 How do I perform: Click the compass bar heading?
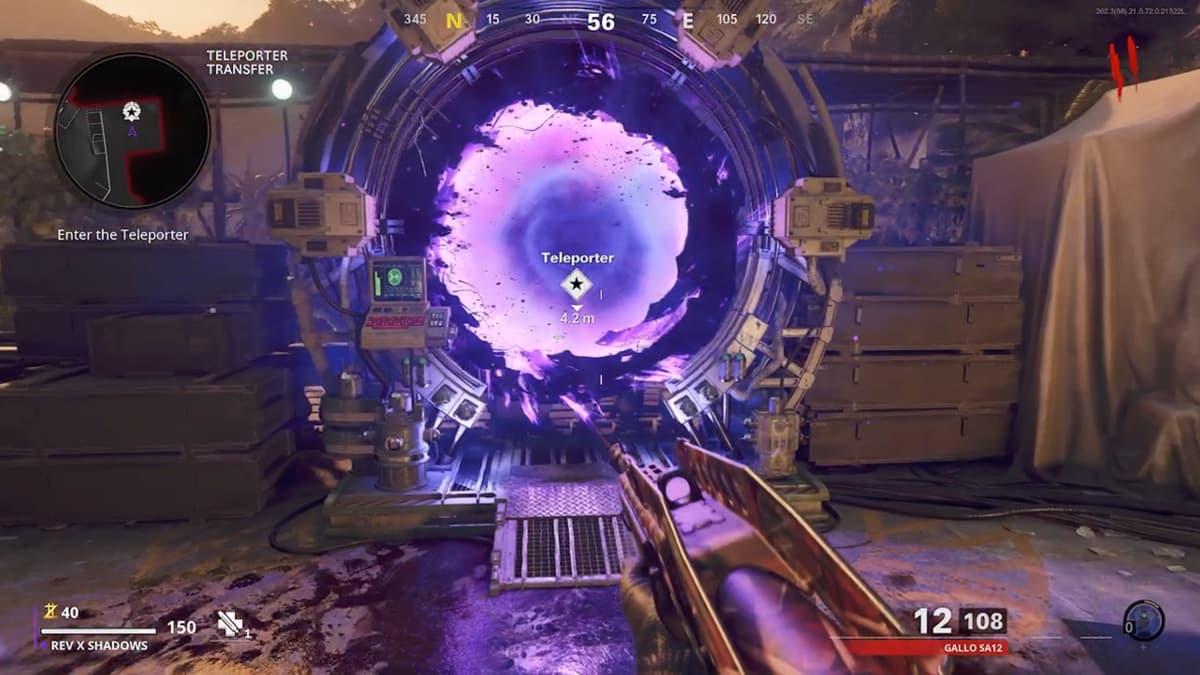(600, 21)
